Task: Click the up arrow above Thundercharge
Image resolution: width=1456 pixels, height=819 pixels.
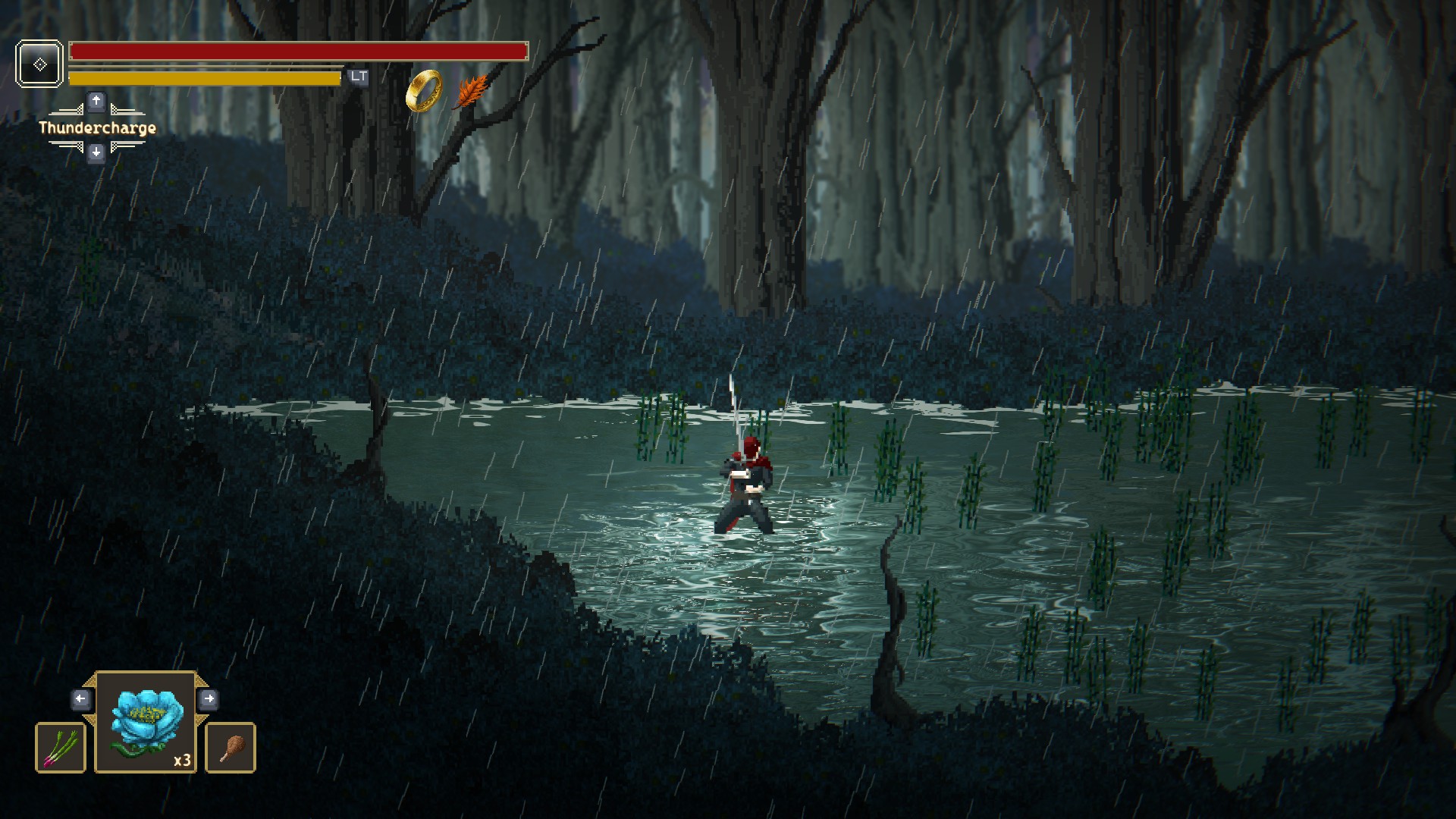Action: click(x=96, y=101)
